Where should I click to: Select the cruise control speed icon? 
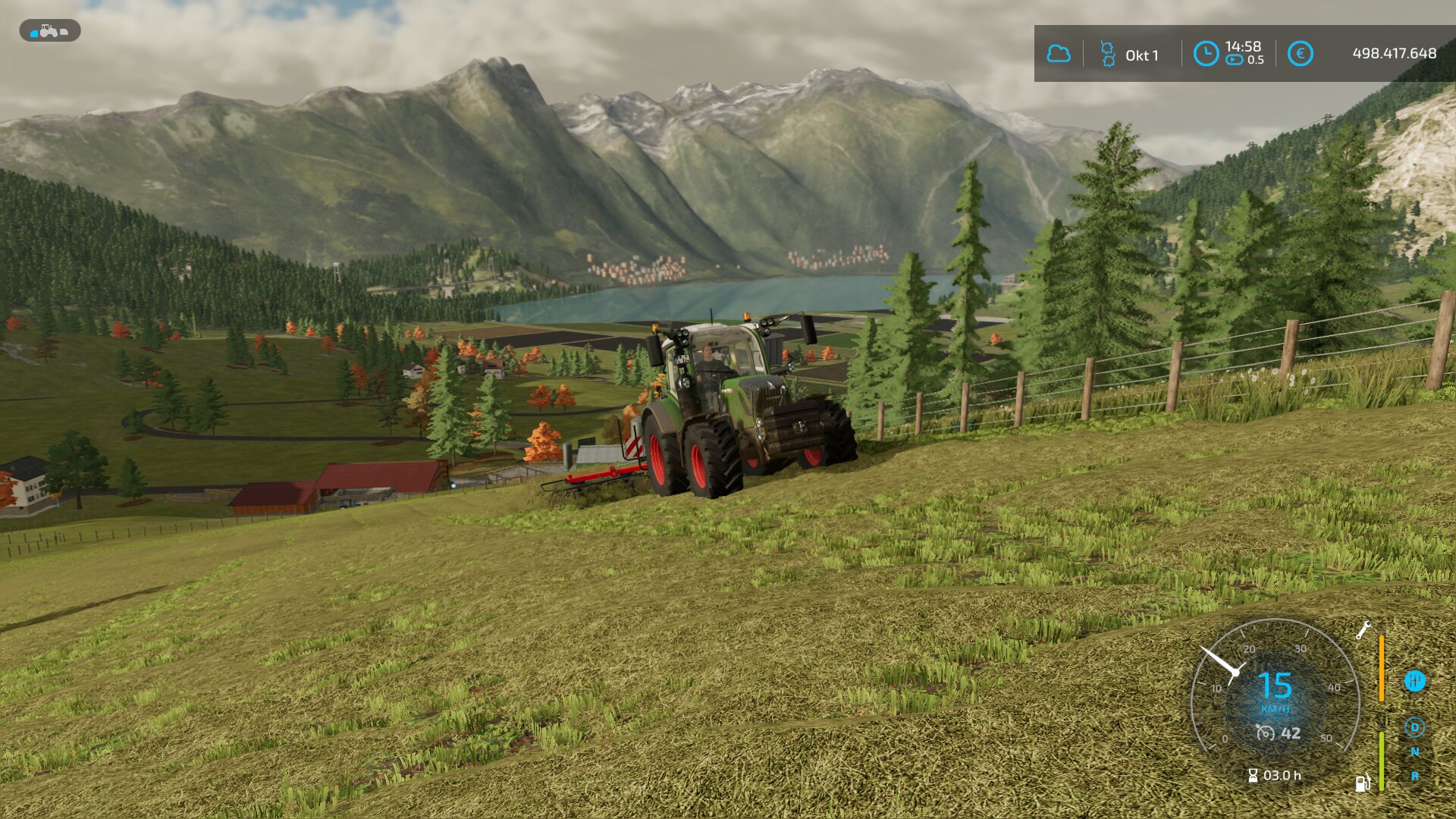[1265, 733]
